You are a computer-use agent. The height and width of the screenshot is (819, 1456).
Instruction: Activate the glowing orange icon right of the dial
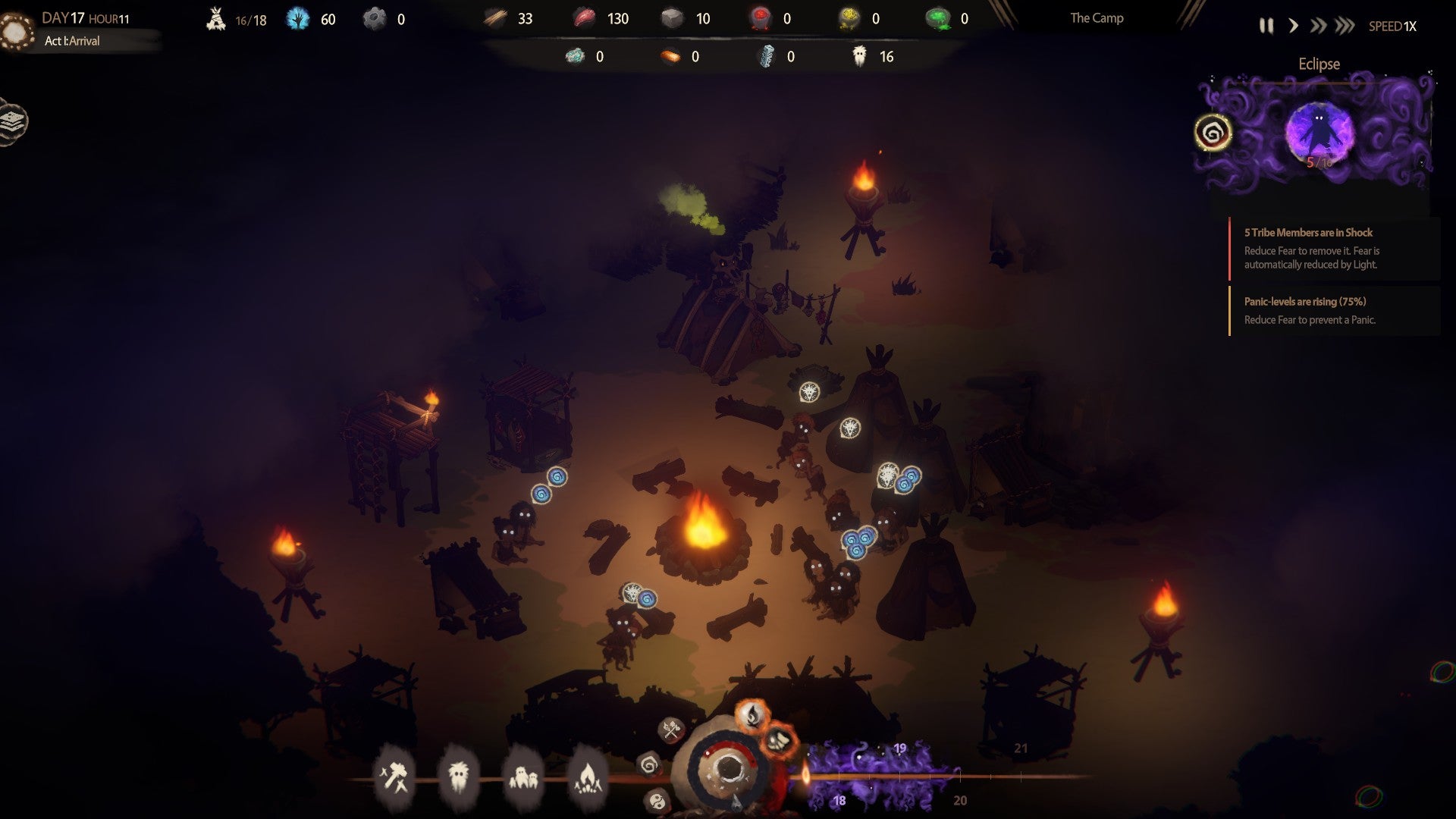point(779,740)
